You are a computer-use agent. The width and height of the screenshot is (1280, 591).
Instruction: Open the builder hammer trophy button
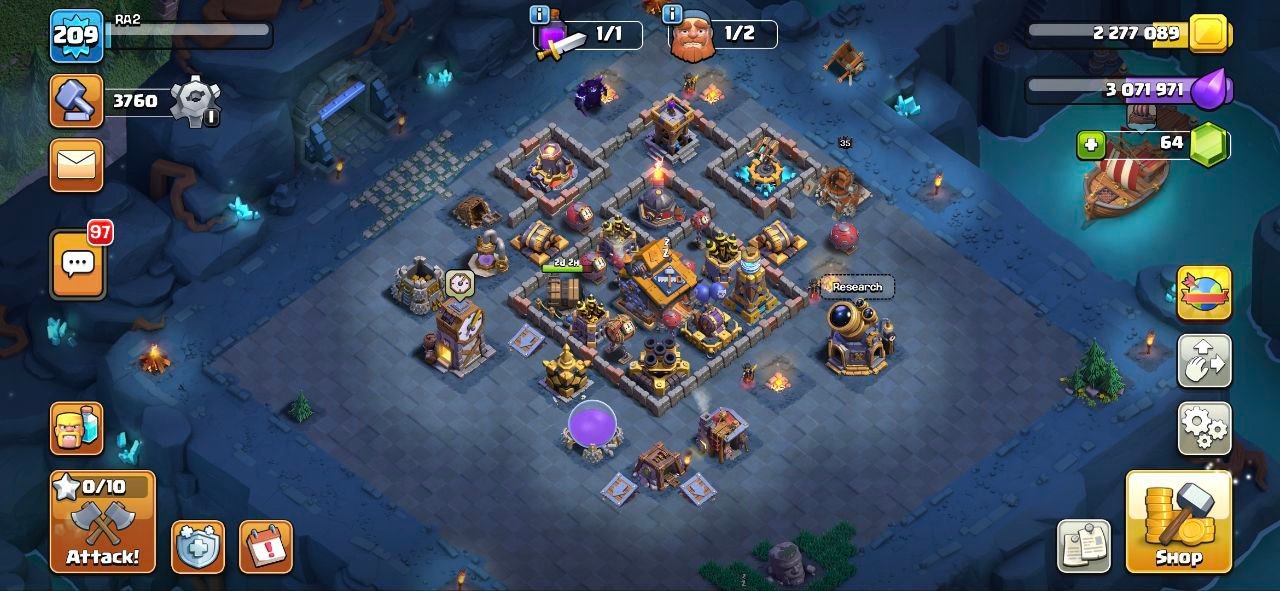77,101
